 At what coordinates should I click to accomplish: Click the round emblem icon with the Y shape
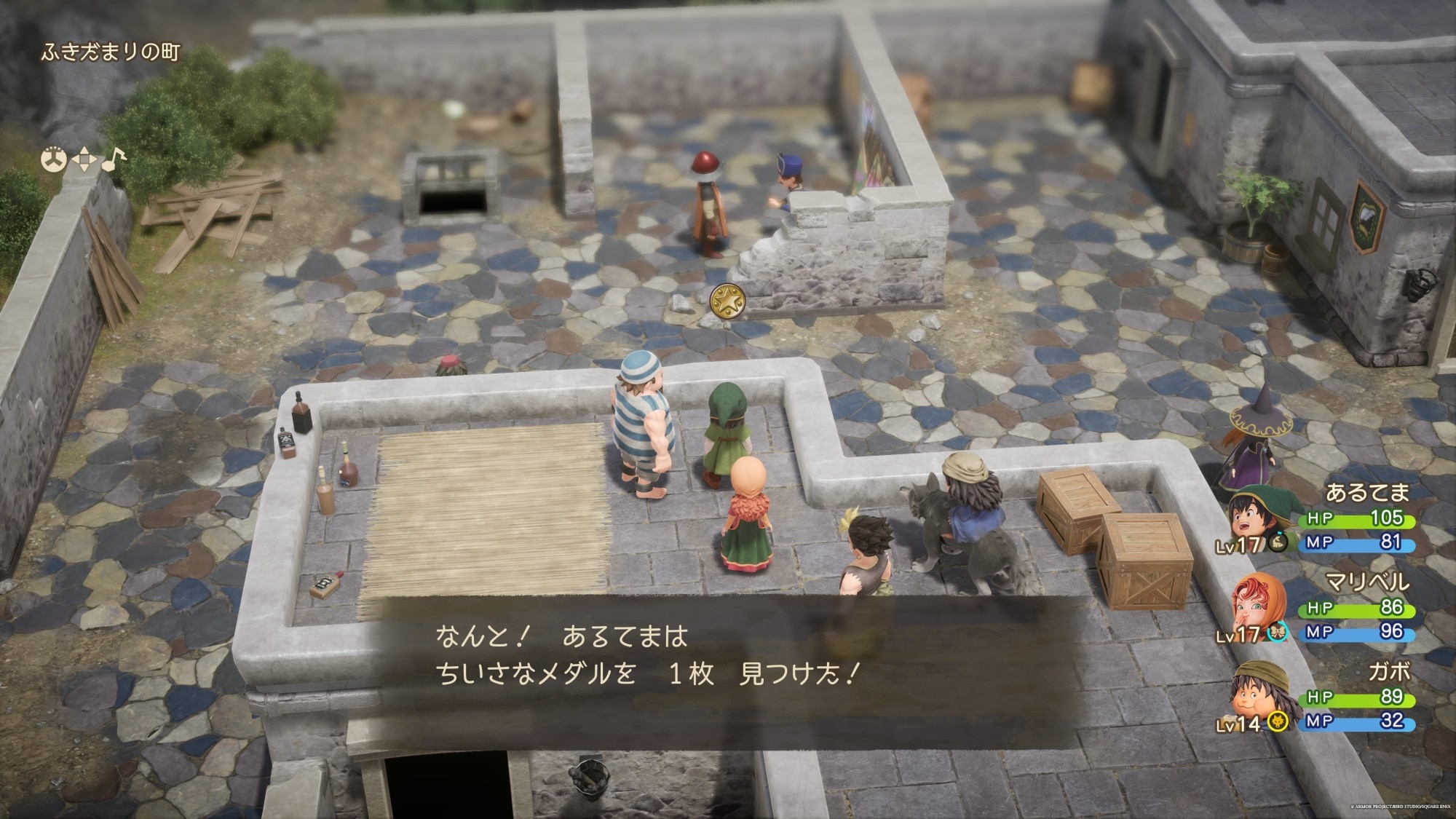(54, 160)
